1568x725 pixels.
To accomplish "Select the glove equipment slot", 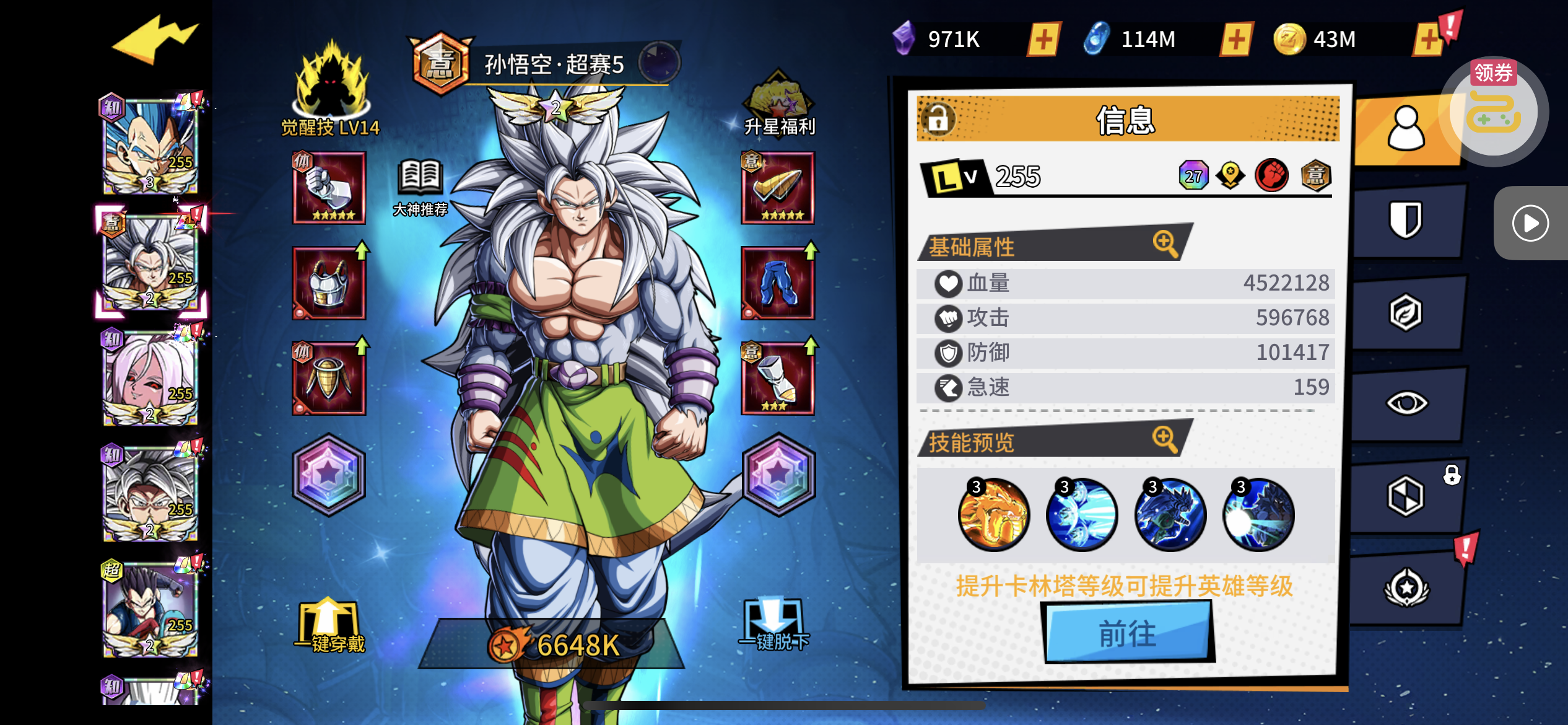I will pos(329,188).
